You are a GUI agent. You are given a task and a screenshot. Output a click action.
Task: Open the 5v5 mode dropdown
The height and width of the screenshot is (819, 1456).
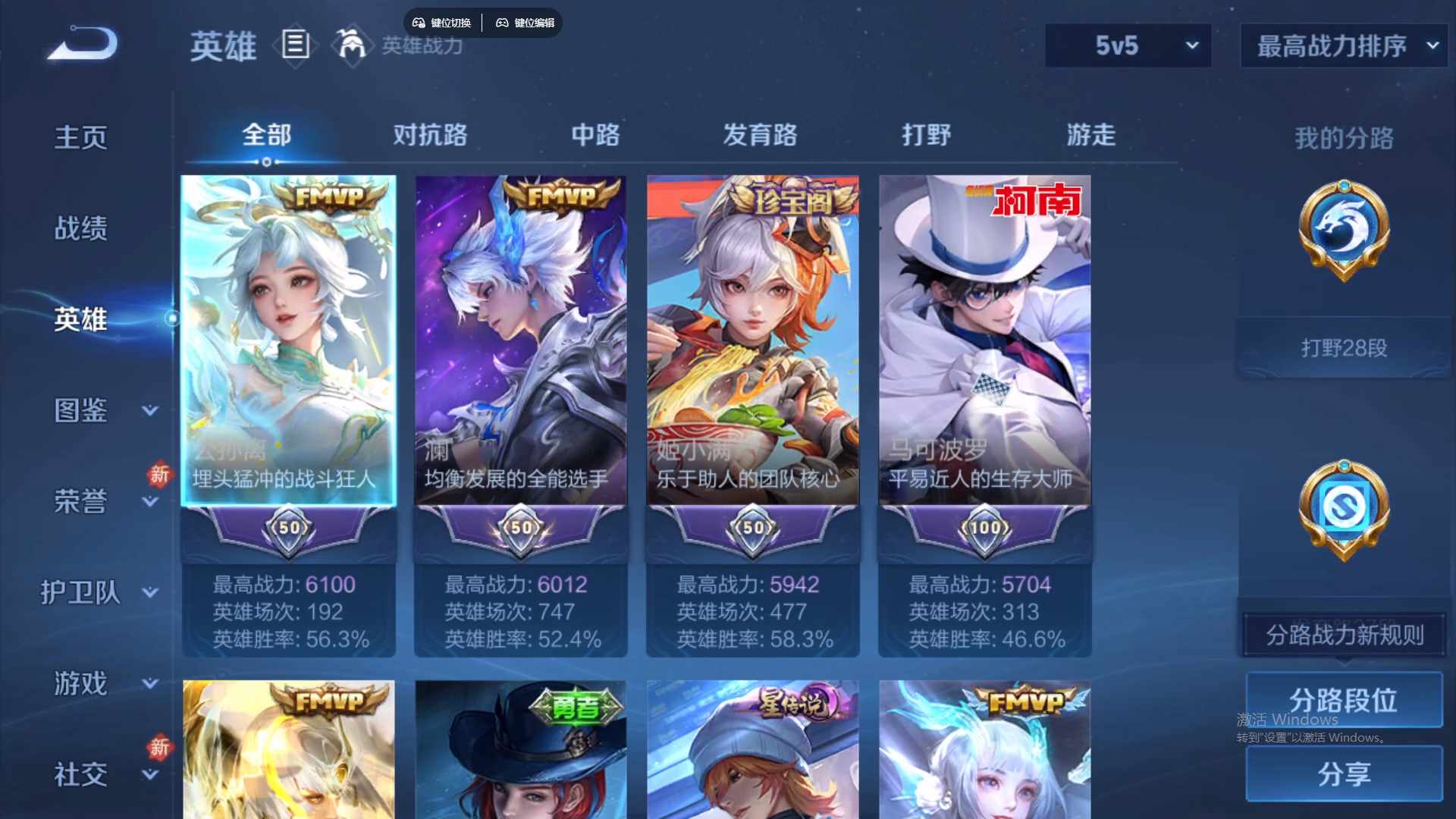tap(1128, 45)
